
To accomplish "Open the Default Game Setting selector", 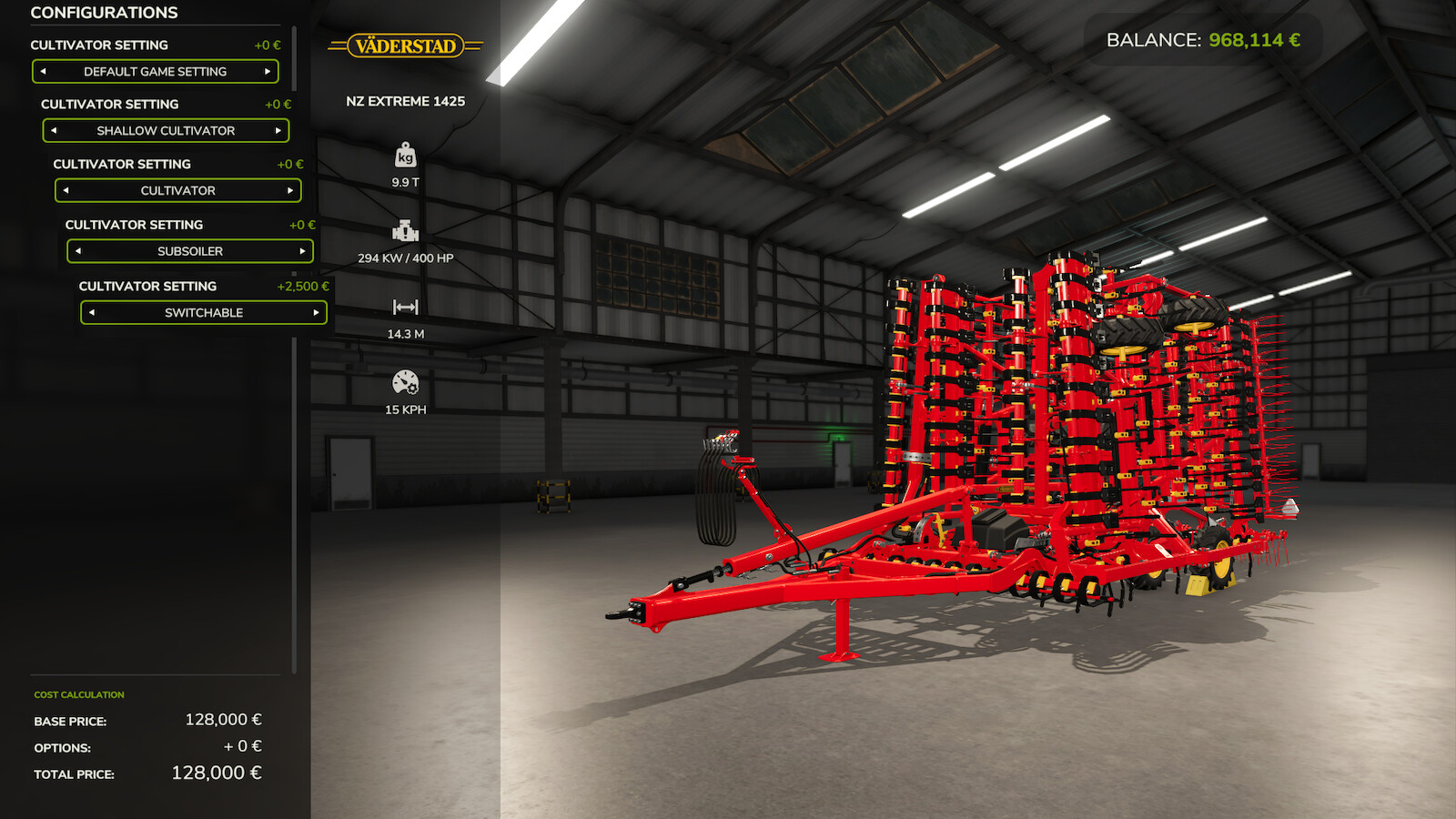I will [x=156, y=71].
